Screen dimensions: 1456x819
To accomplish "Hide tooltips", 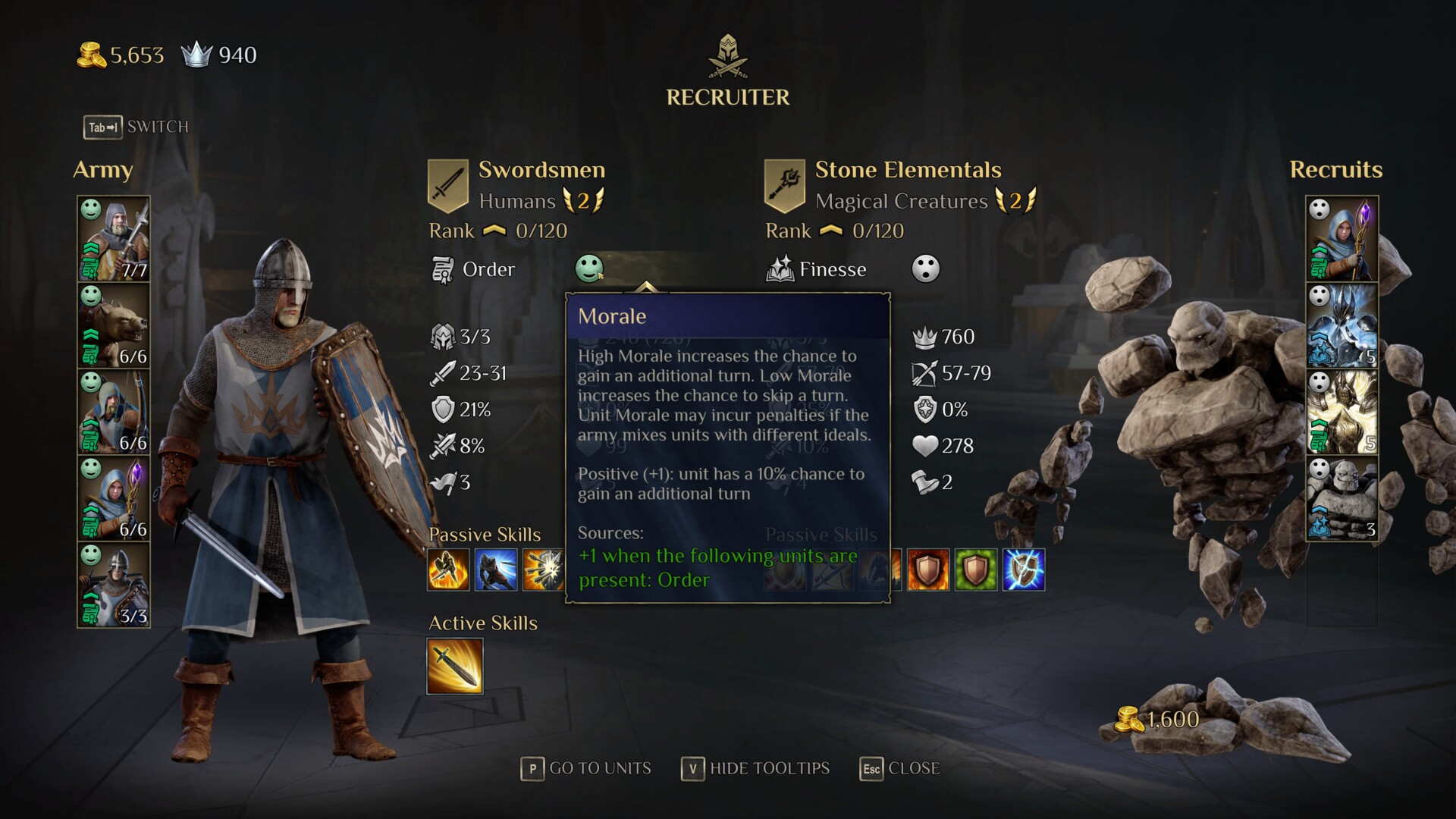I will (x=755, y=768).
